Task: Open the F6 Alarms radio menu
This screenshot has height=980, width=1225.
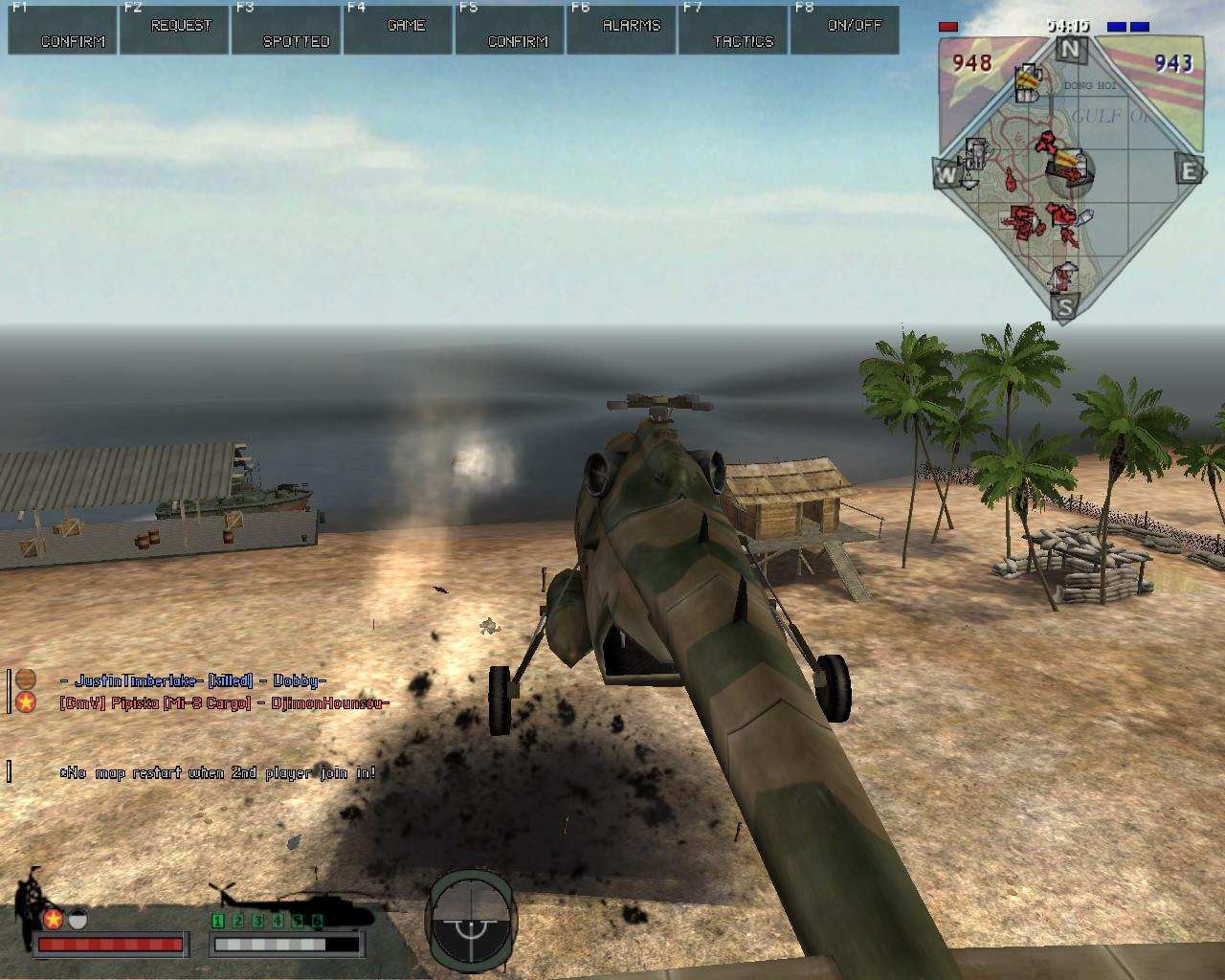Action: 622,29
